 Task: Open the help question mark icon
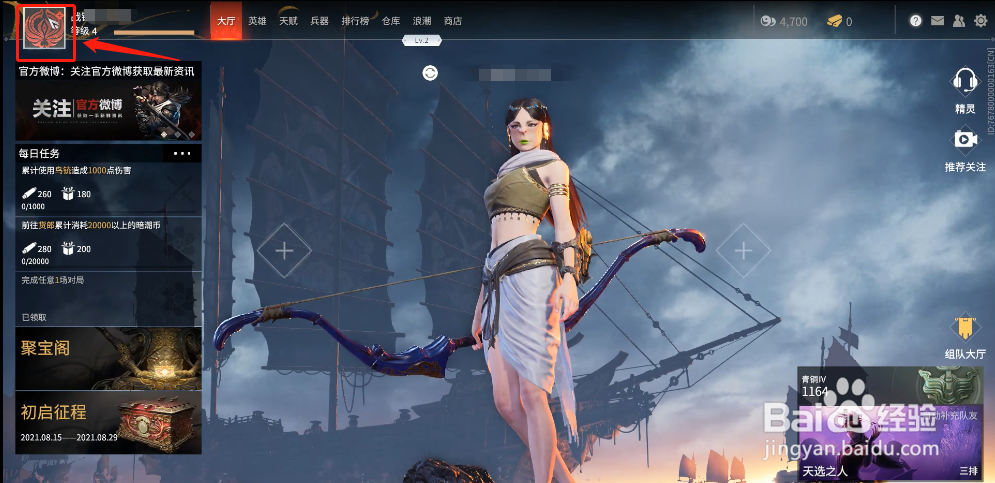[x=915, y=21]
